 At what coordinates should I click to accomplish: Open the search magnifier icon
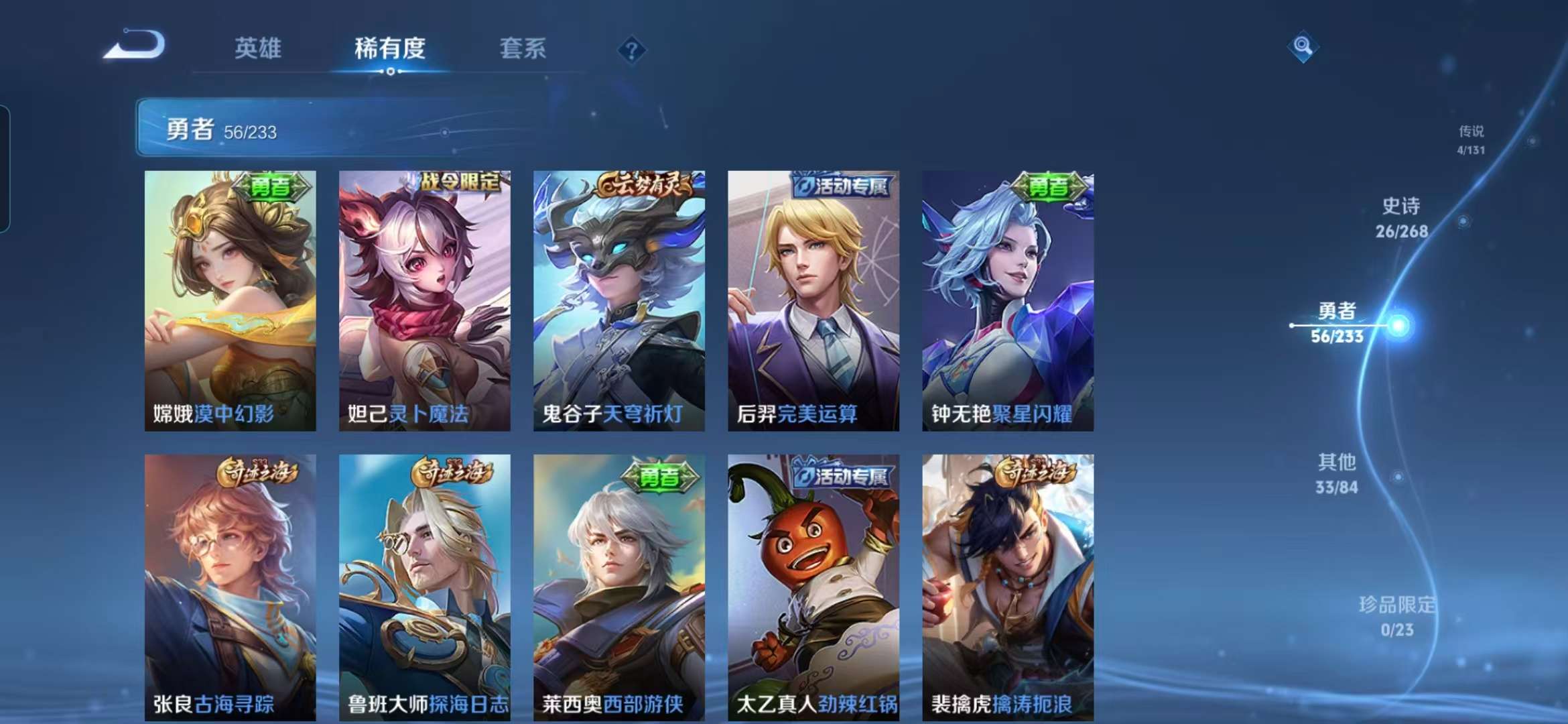click(x=1302, y=47)
